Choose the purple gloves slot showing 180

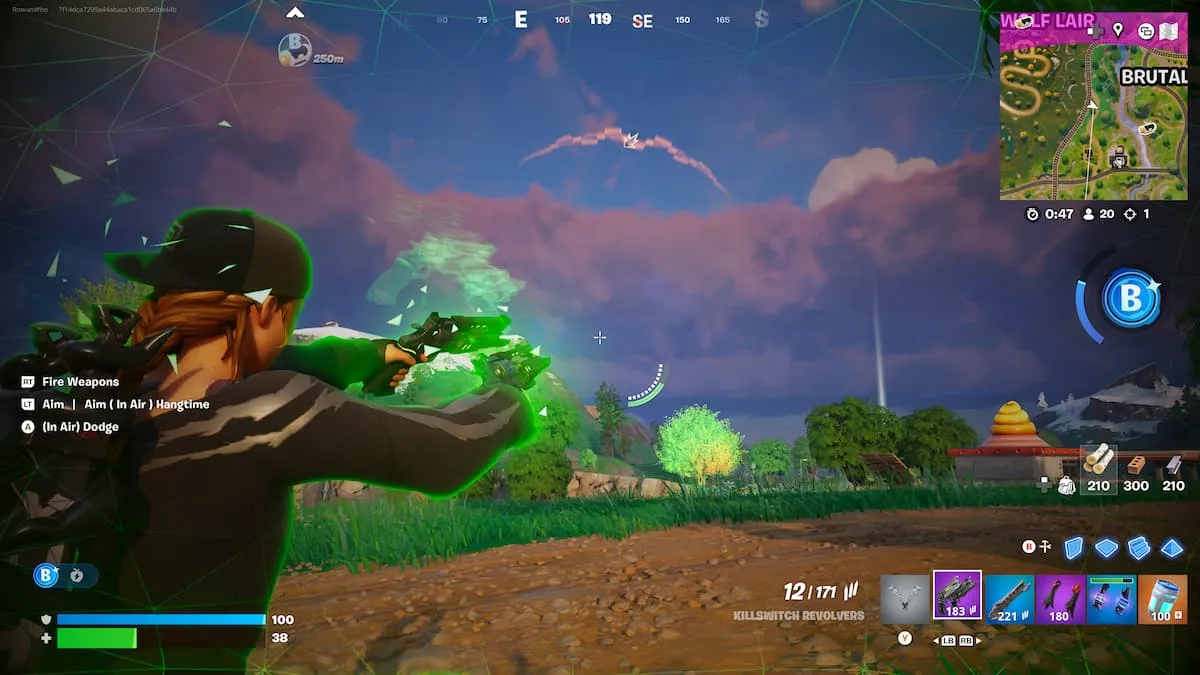[1060, 599]
